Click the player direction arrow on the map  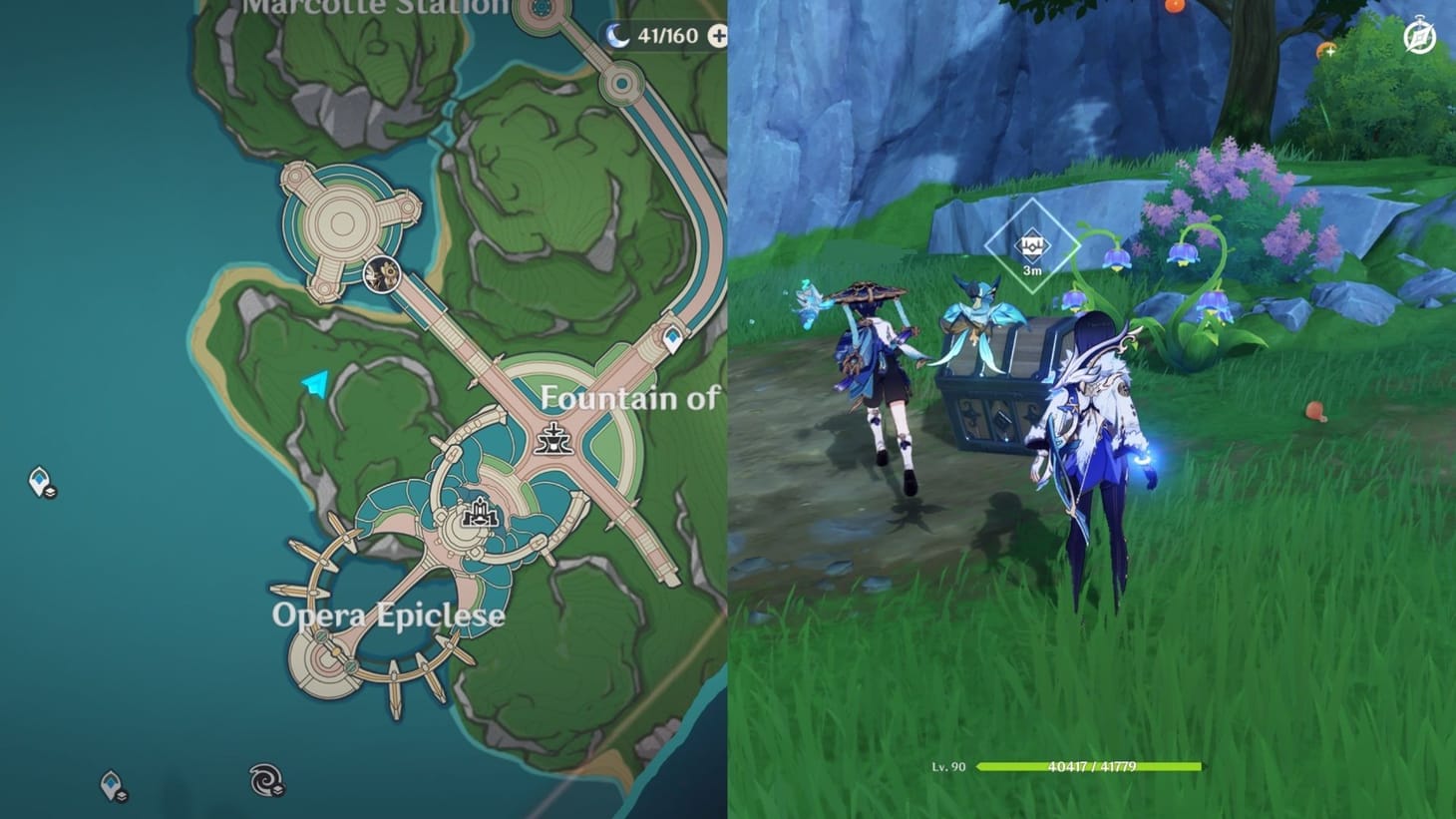(x=314, y=380)
